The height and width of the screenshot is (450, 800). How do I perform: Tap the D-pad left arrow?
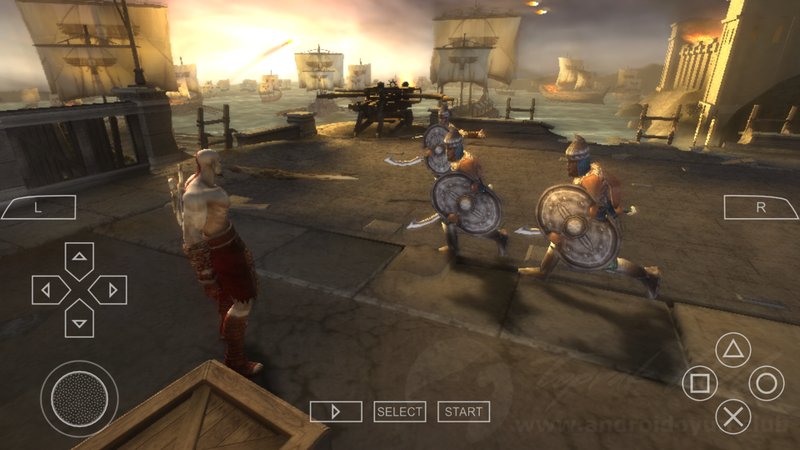pos(47,290)
